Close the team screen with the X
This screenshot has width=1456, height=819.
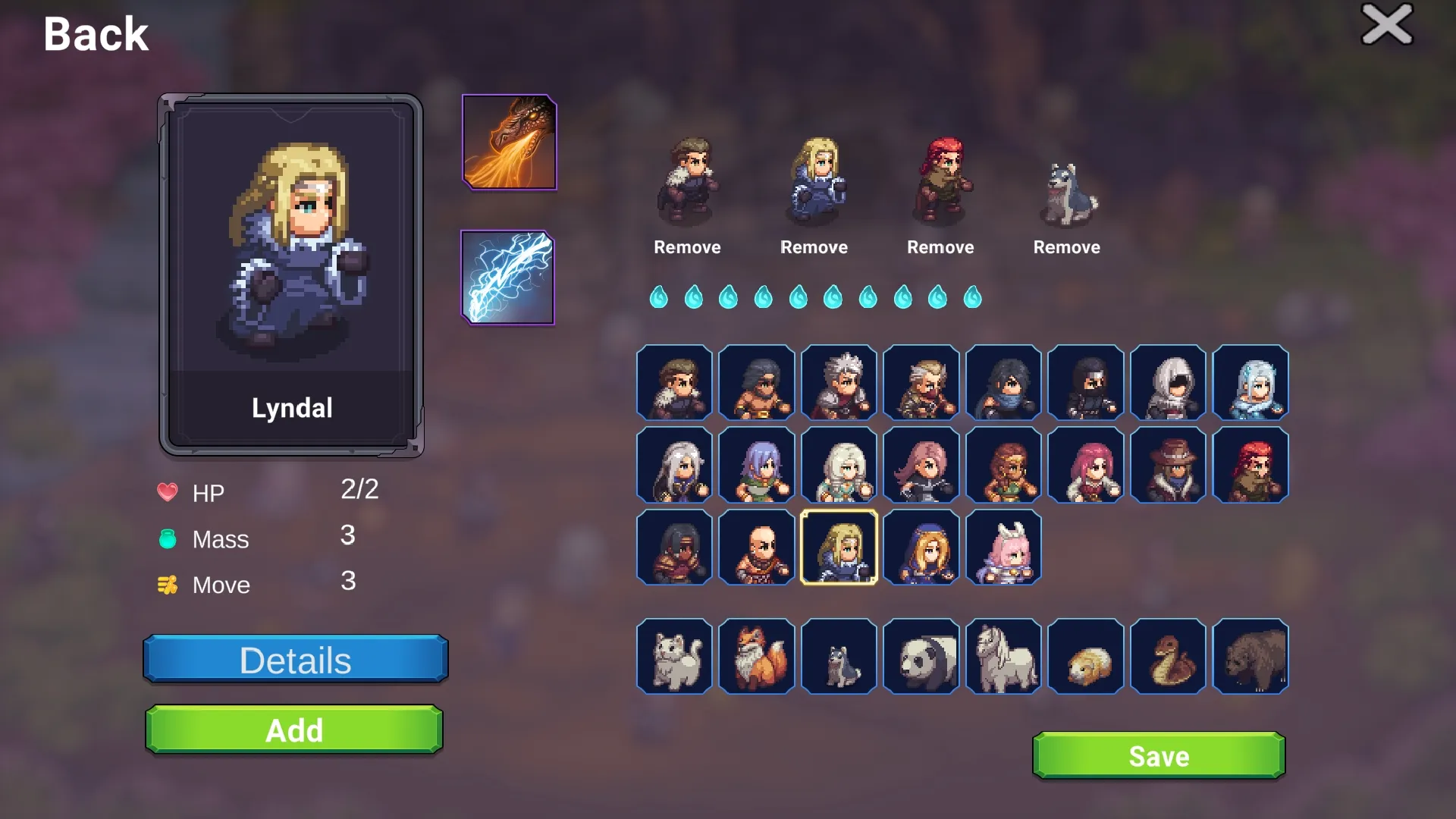point(1386,25)
